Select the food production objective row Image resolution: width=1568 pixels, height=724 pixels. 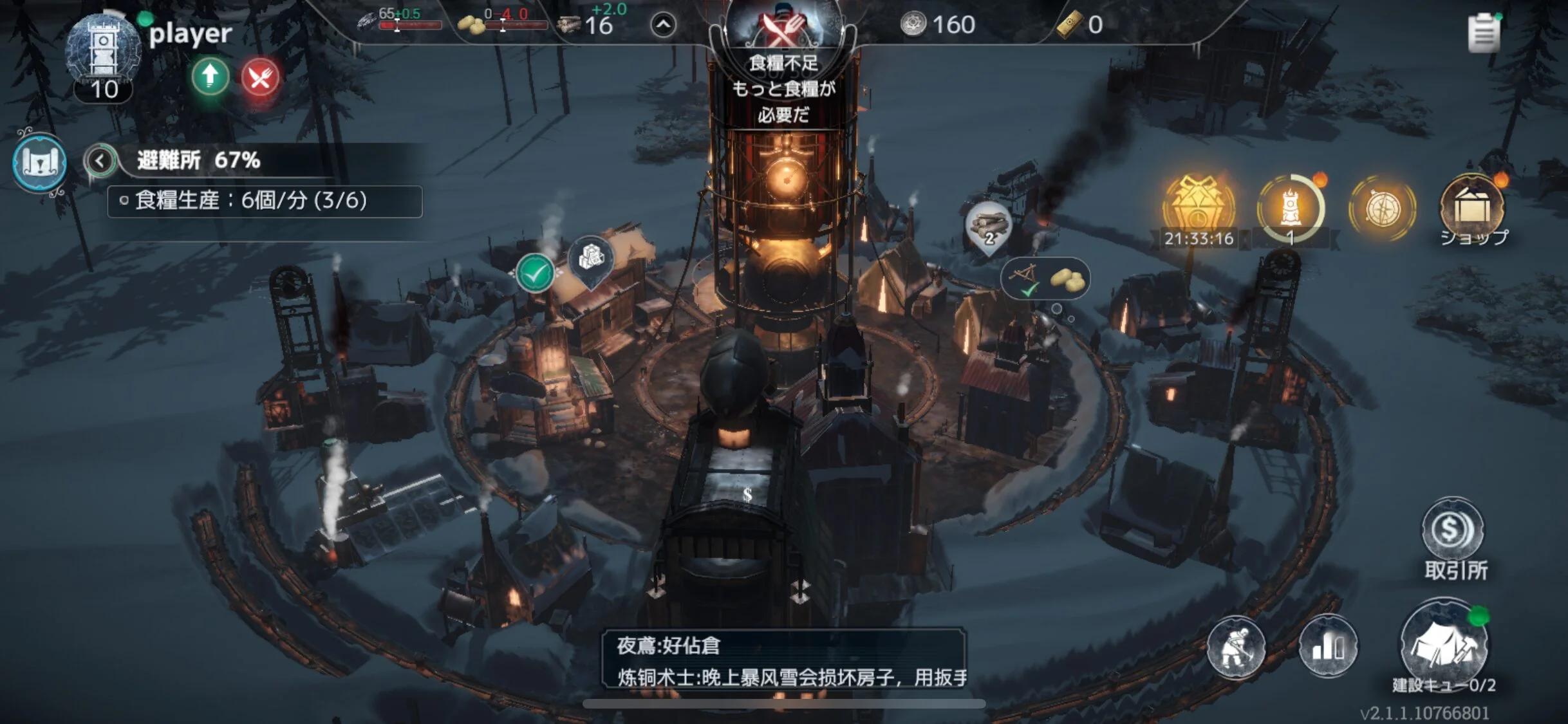(265, 201)
